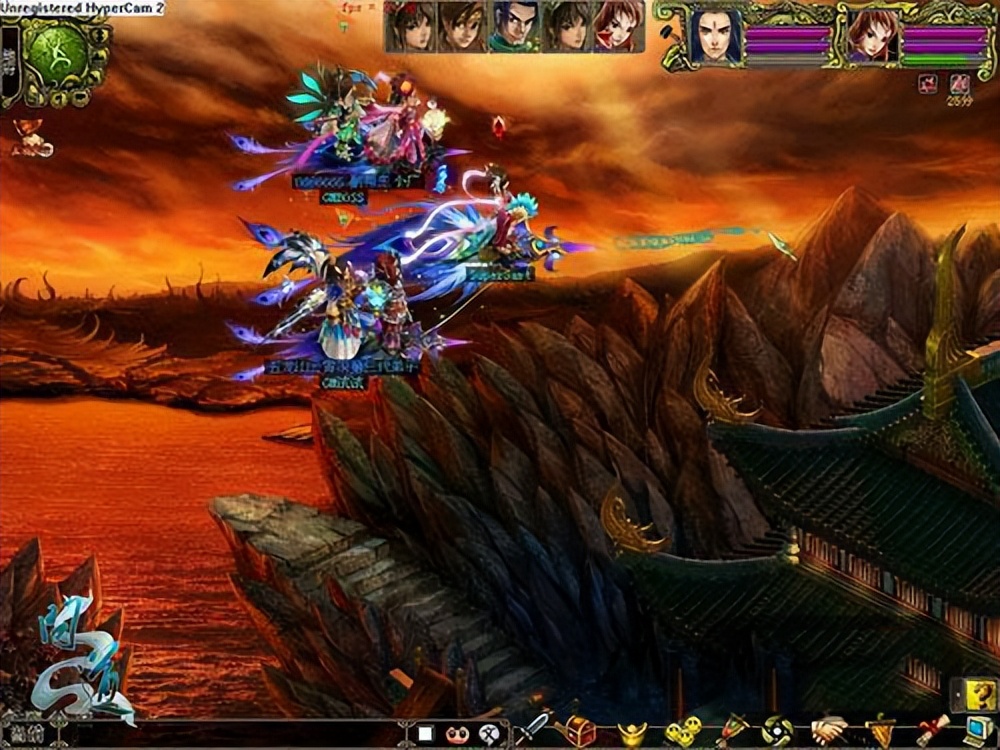Click the yellow question mark help button

[977, 692]
